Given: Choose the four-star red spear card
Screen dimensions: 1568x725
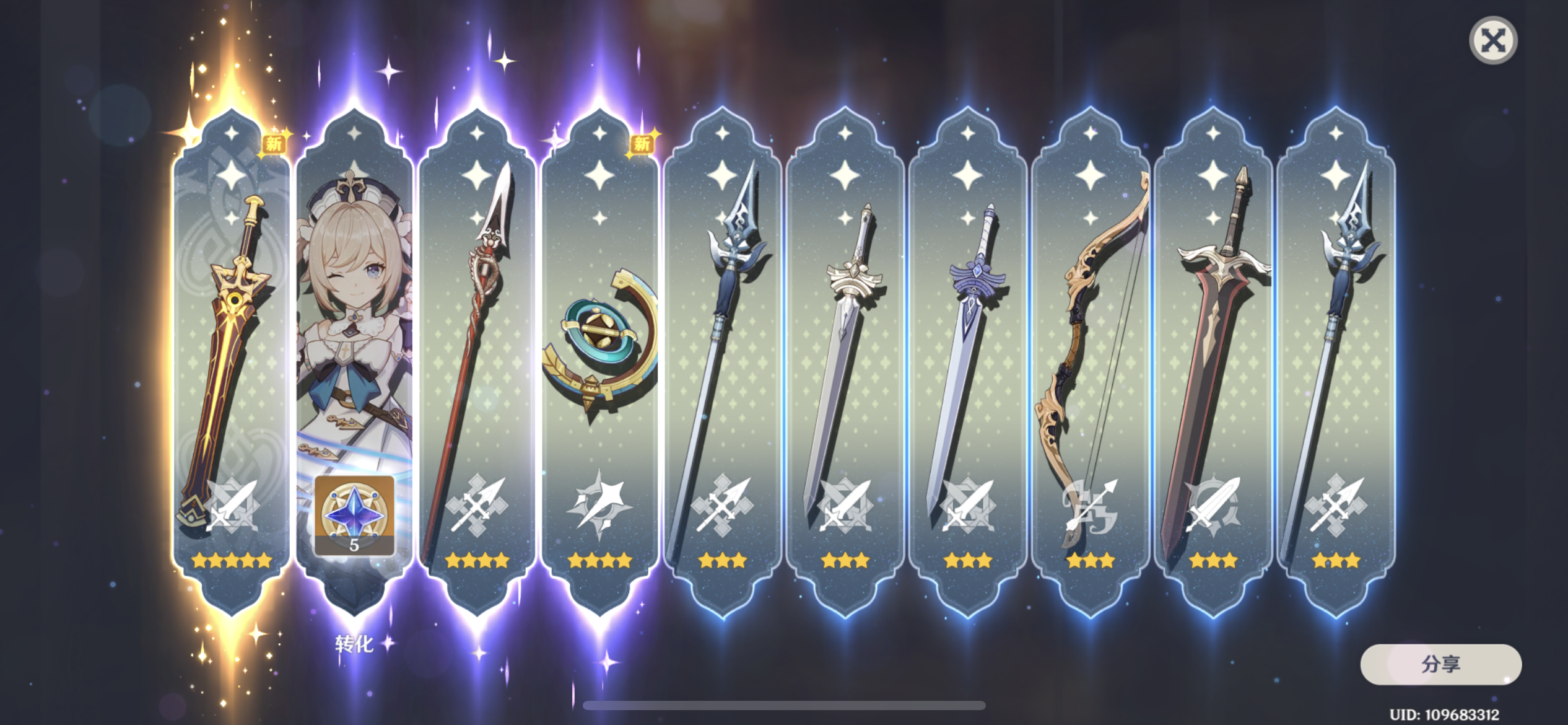Looking at the screenshot, I should click(476, 359).
